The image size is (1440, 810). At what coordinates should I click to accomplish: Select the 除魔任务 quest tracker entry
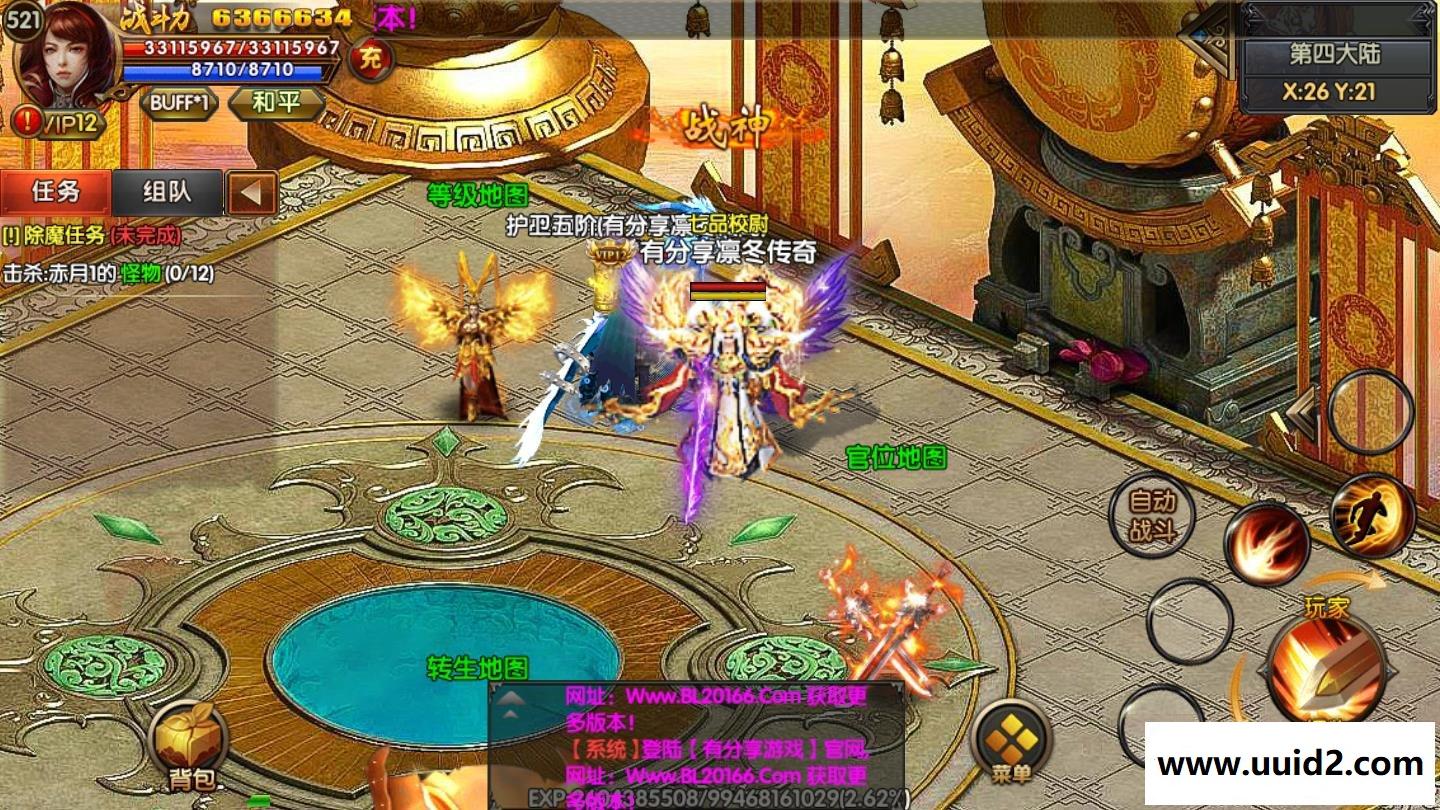click(x=92, y=236)
